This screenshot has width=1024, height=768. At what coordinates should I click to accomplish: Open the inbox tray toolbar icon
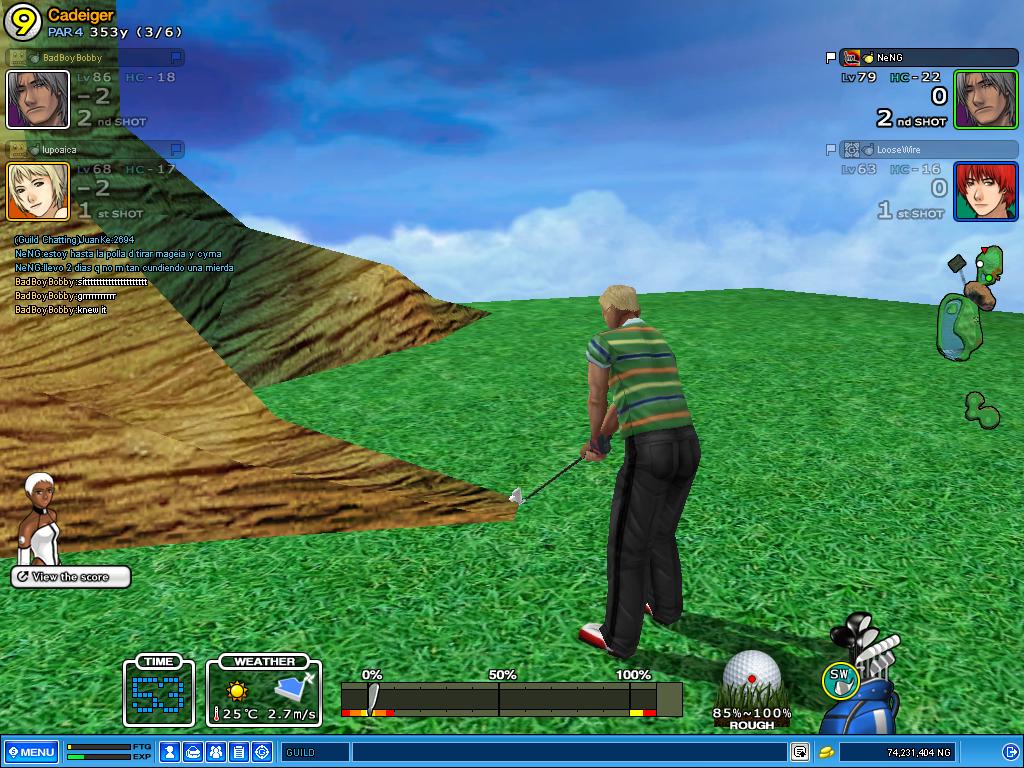tap(193, 752)
